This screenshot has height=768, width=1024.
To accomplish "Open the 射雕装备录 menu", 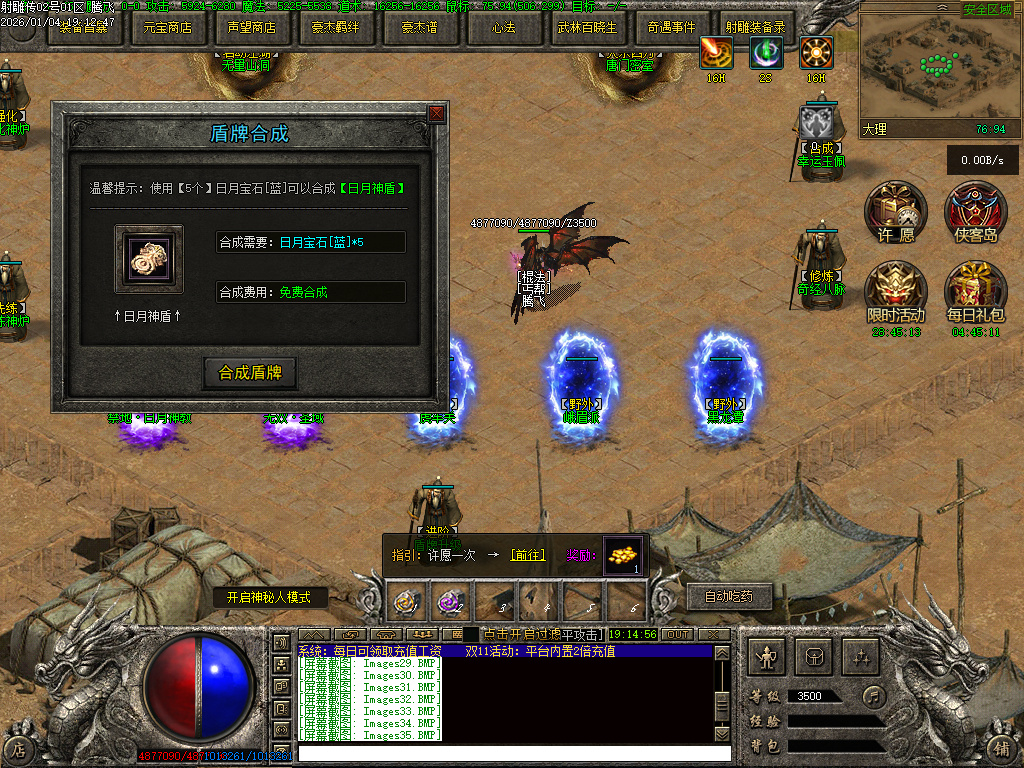I will click(755, 28).
